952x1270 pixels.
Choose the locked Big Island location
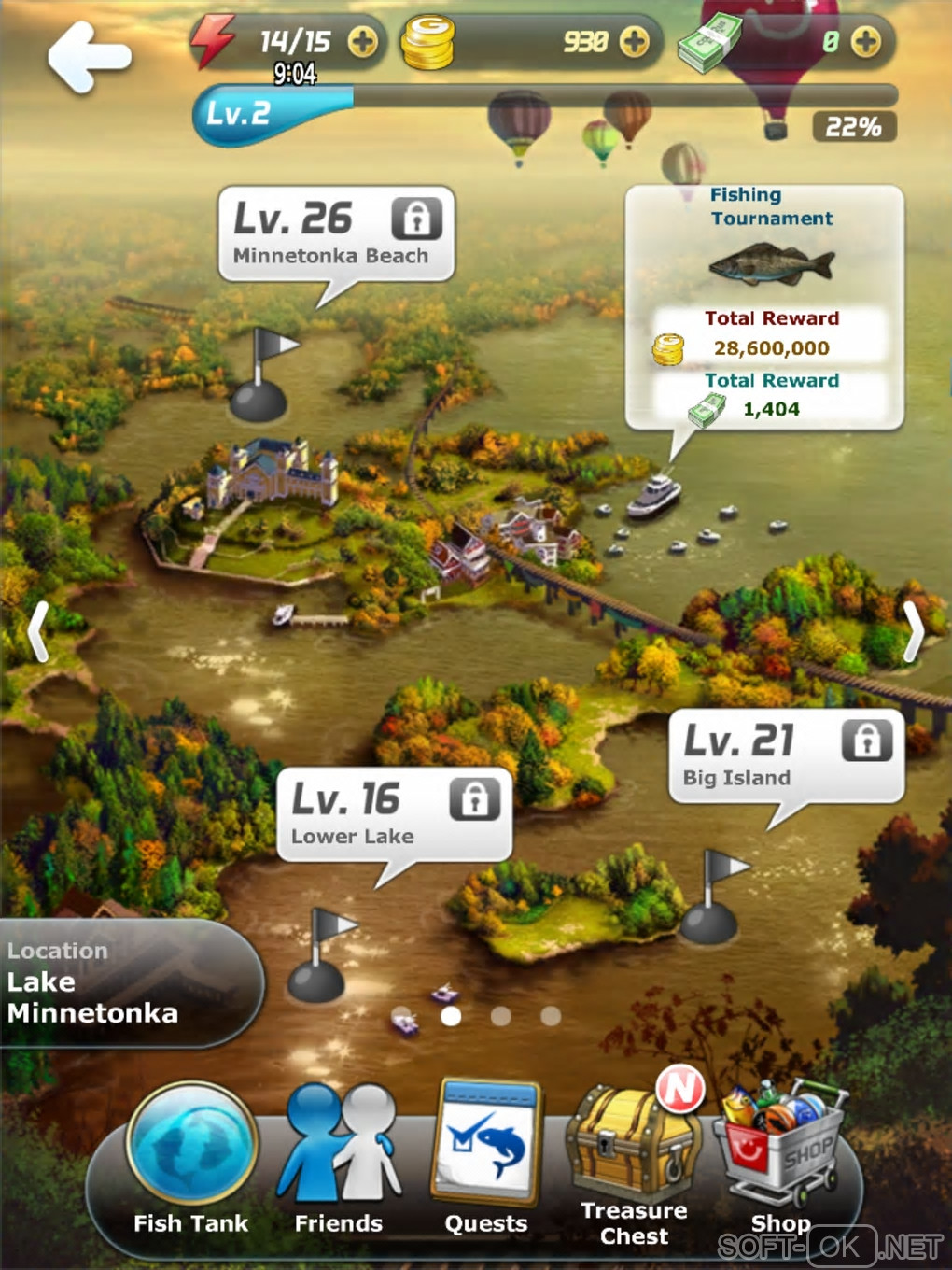pyautogui.click(x=786, y=756)
